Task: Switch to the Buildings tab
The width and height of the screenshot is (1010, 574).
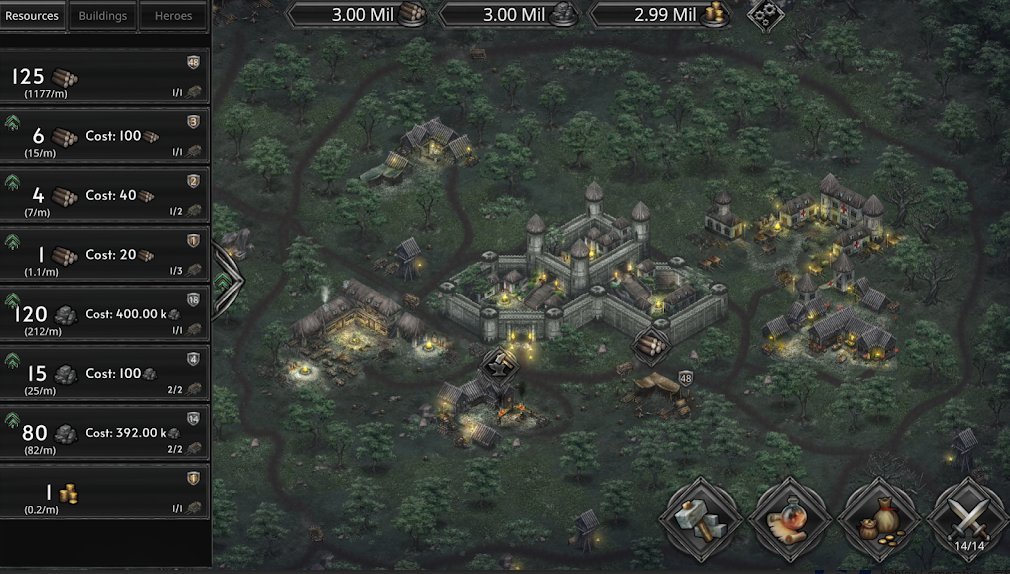Action: pos(103,16)
